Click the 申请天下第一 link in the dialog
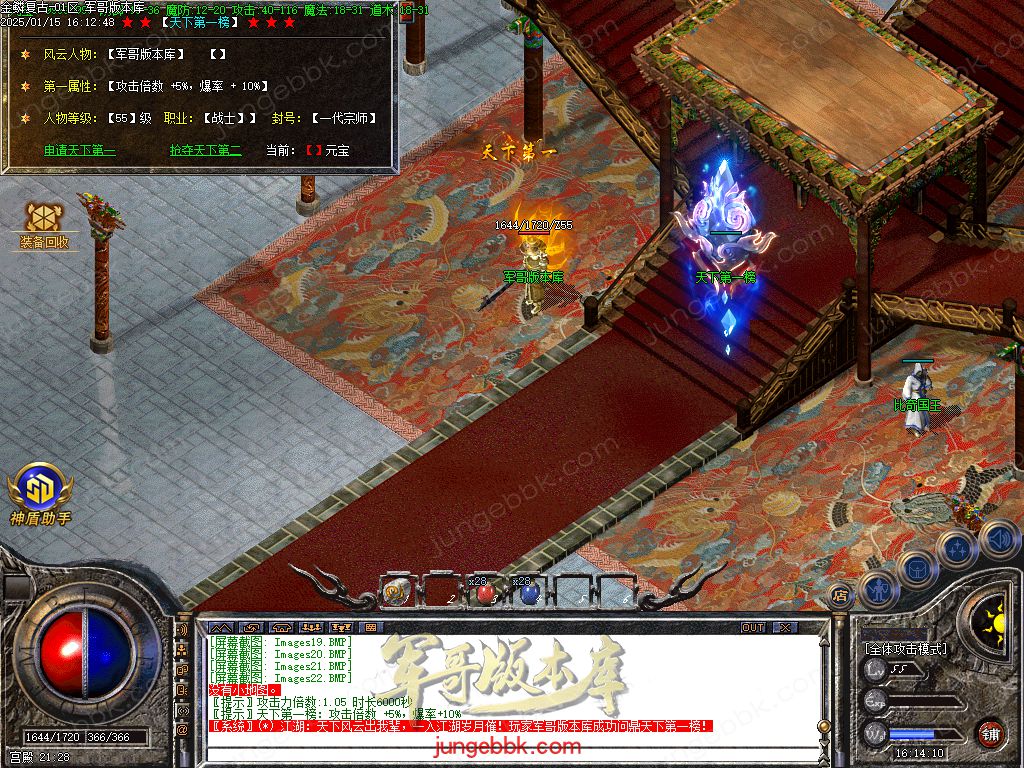Screen dimensions: 1024x768 coord(79,151)
